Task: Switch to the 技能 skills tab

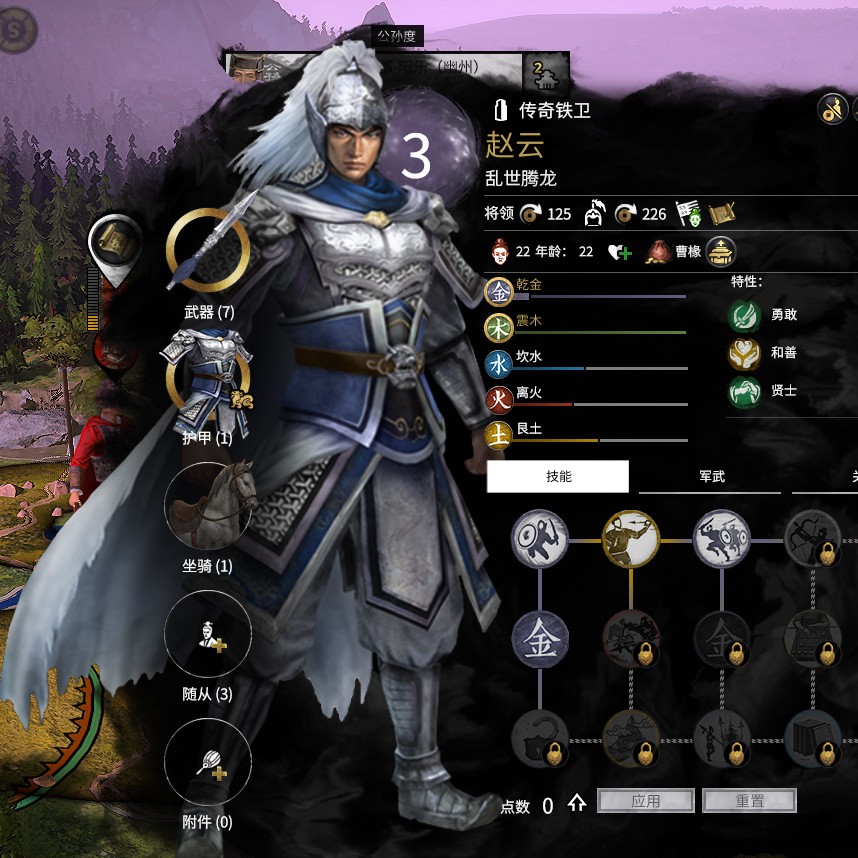Action: pos(558,477)
